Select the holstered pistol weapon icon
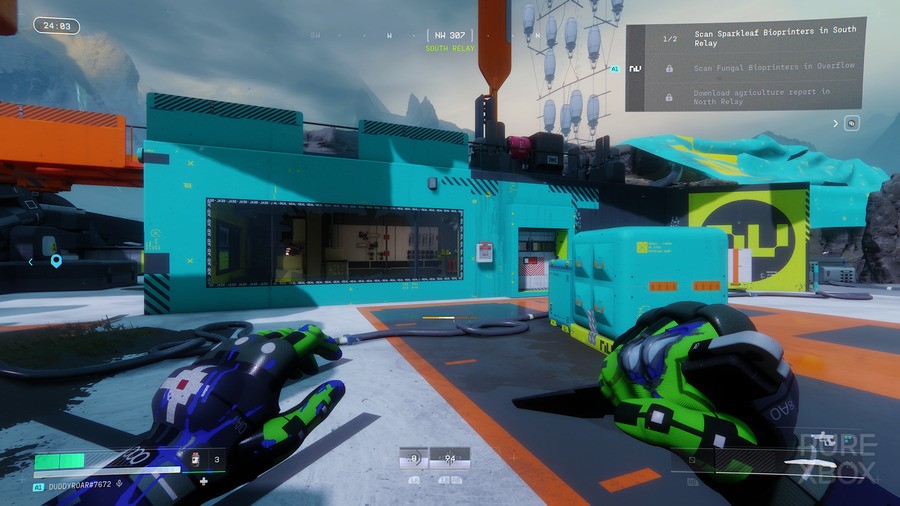 click(827, 438)
